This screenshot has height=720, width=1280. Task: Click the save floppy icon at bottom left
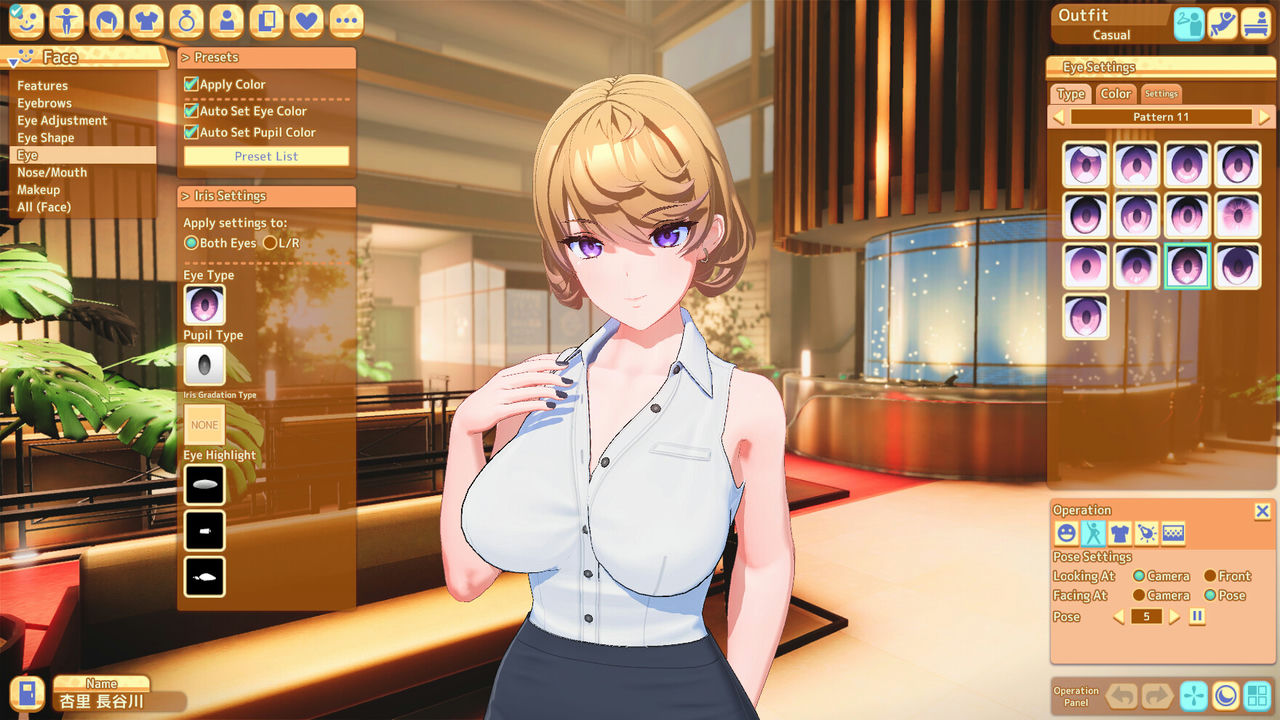pyautogui.click(x=27, y=693)
